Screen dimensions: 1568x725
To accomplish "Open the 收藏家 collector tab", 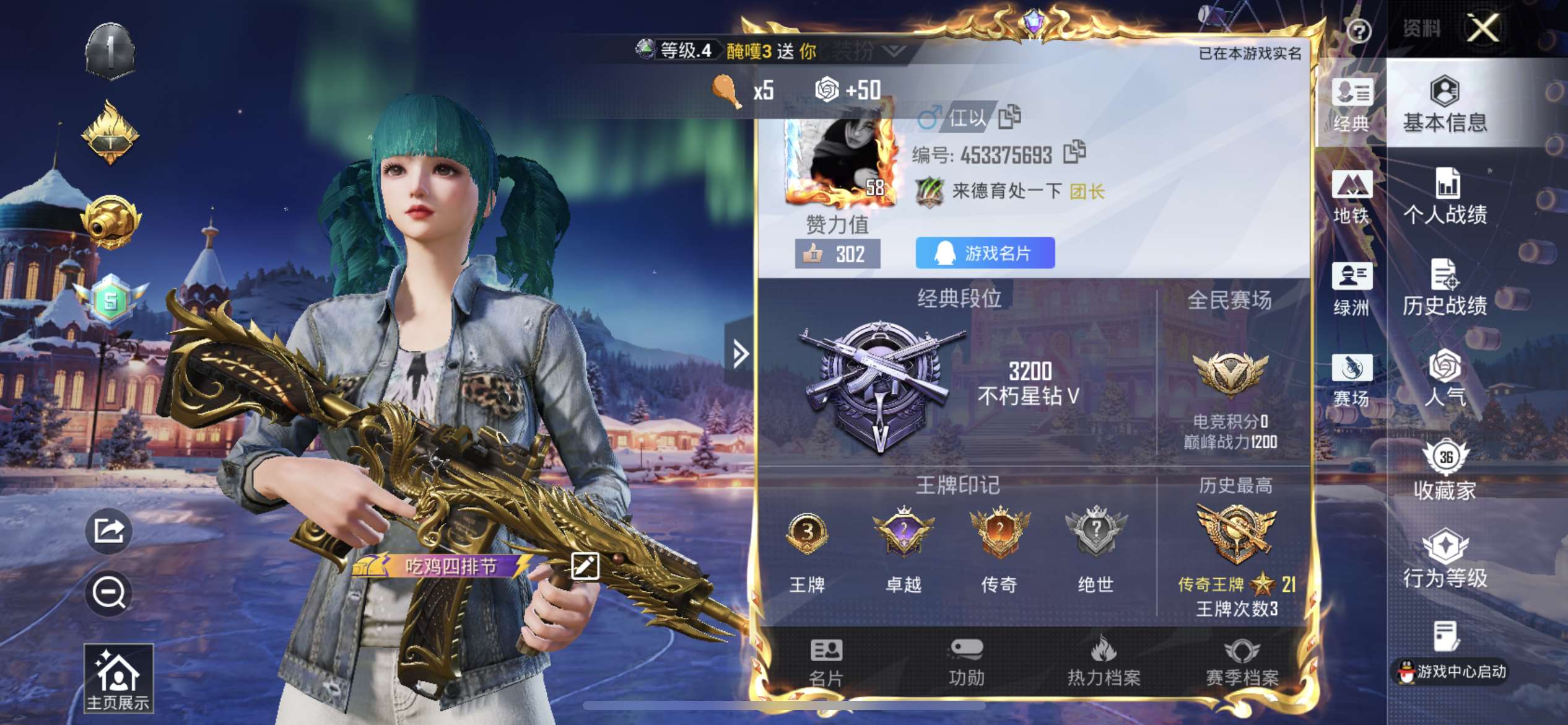I will tap(1445, 470).
